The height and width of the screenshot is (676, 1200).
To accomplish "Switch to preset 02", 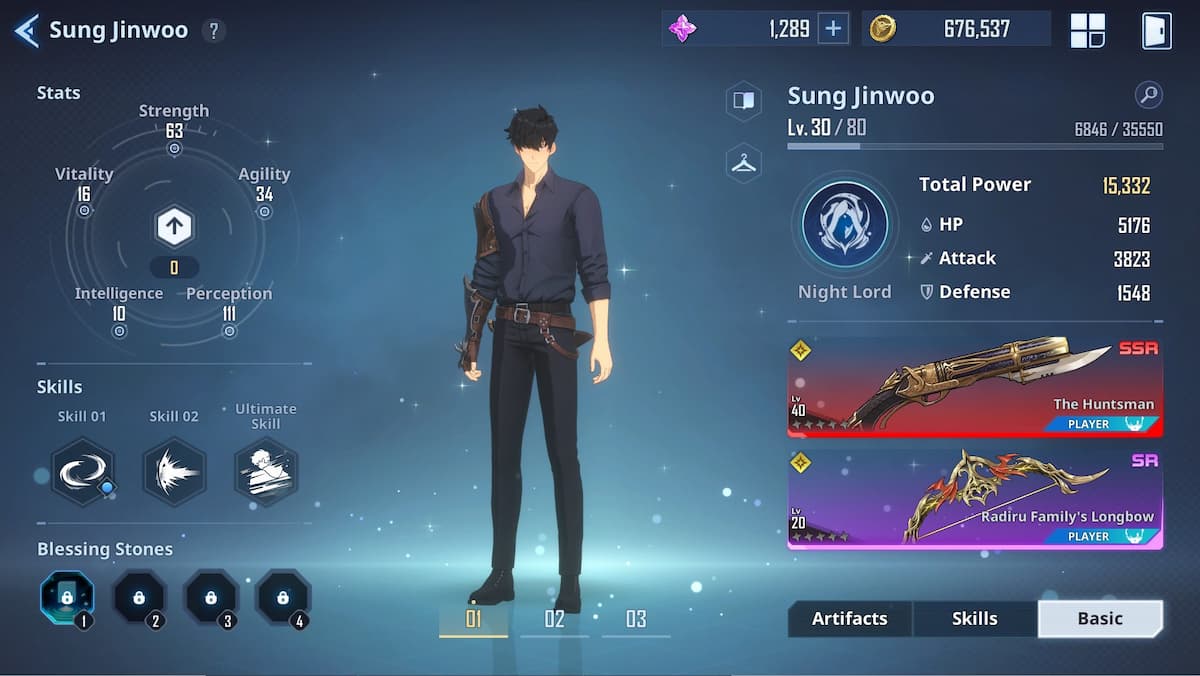I will tap(554, 619).
